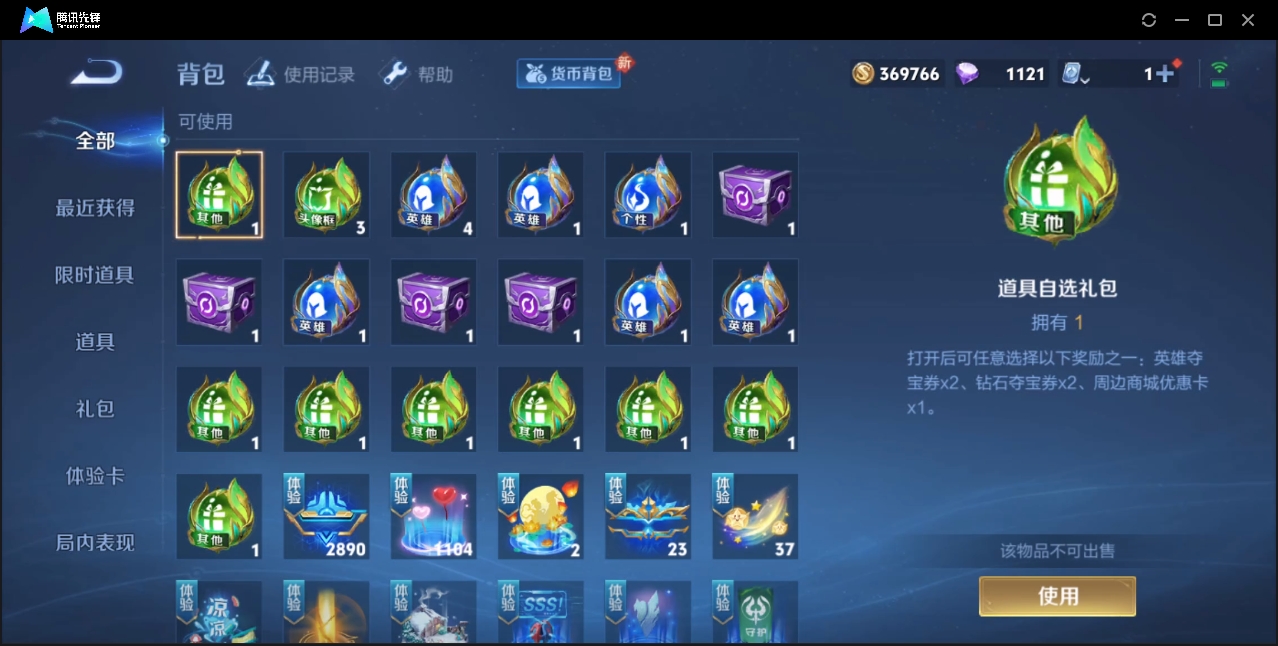Show the 体验卡 category

tap(95, 476)
